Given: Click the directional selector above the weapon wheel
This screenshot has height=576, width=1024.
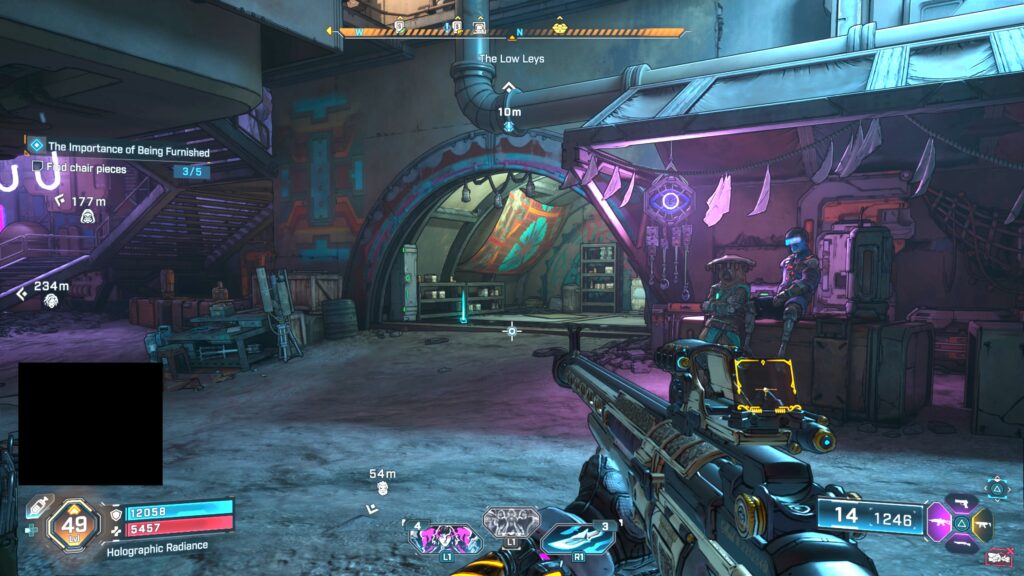Looking at the screenshot, I should (996, 487).
